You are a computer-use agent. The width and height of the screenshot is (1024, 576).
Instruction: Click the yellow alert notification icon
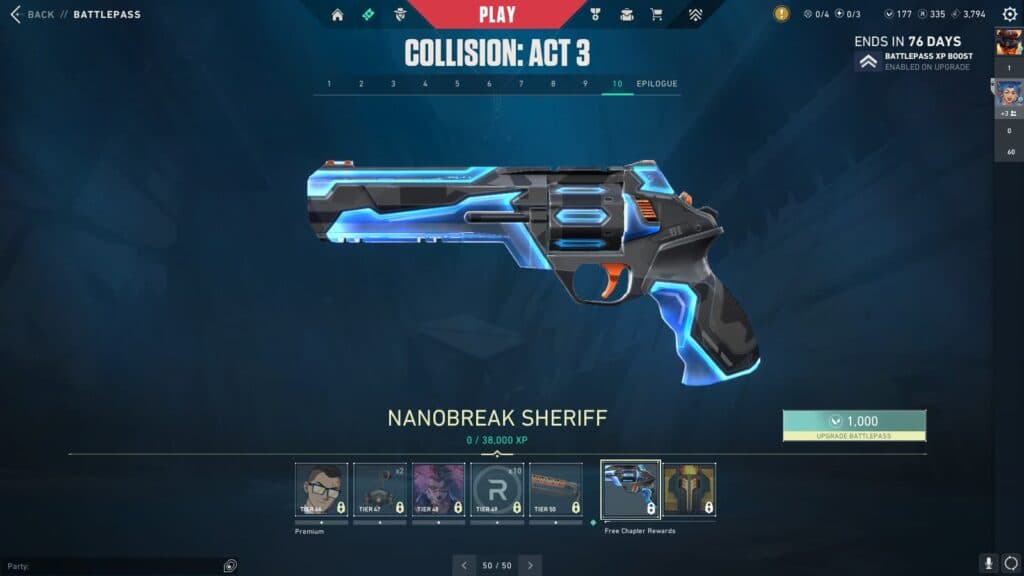pos(782,14)
